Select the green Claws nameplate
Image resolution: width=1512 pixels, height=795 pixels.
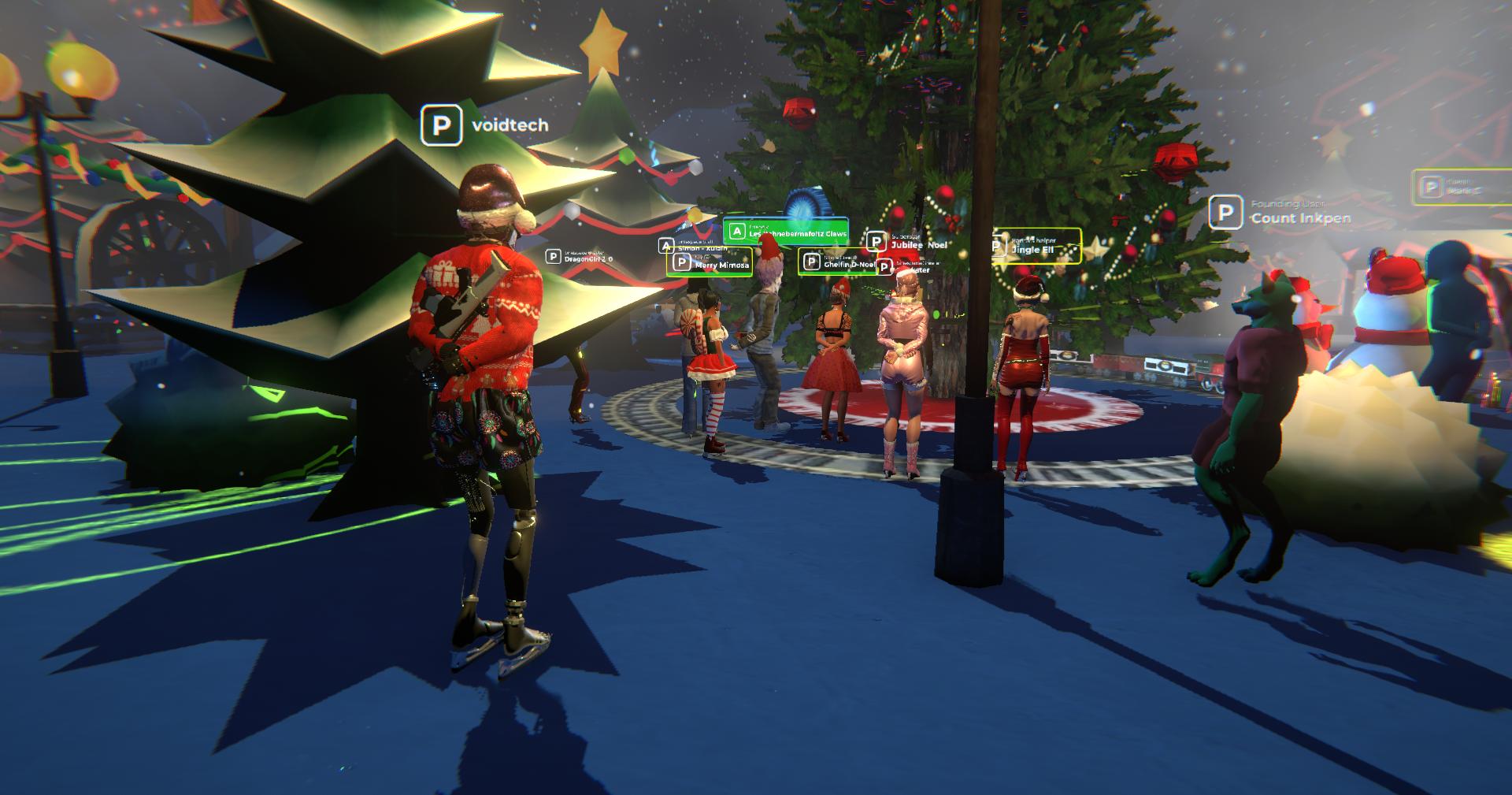pos(786,232)
